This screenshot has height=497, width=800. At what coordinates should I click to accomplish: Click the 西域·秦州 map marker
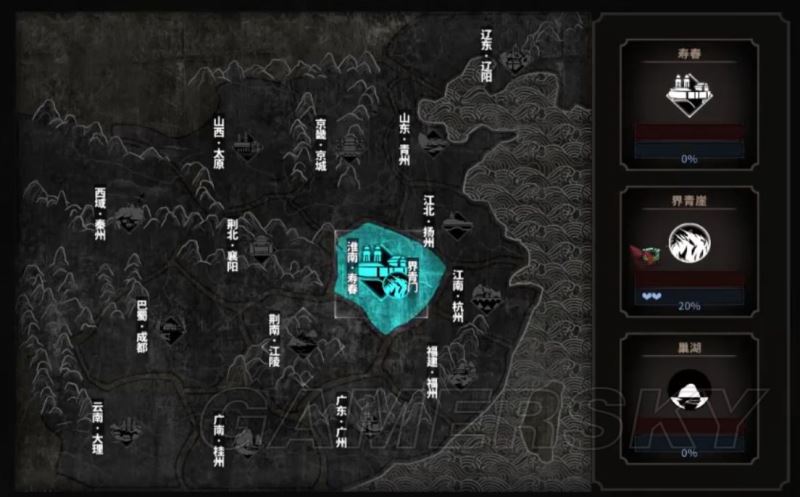tap(127, 218)
